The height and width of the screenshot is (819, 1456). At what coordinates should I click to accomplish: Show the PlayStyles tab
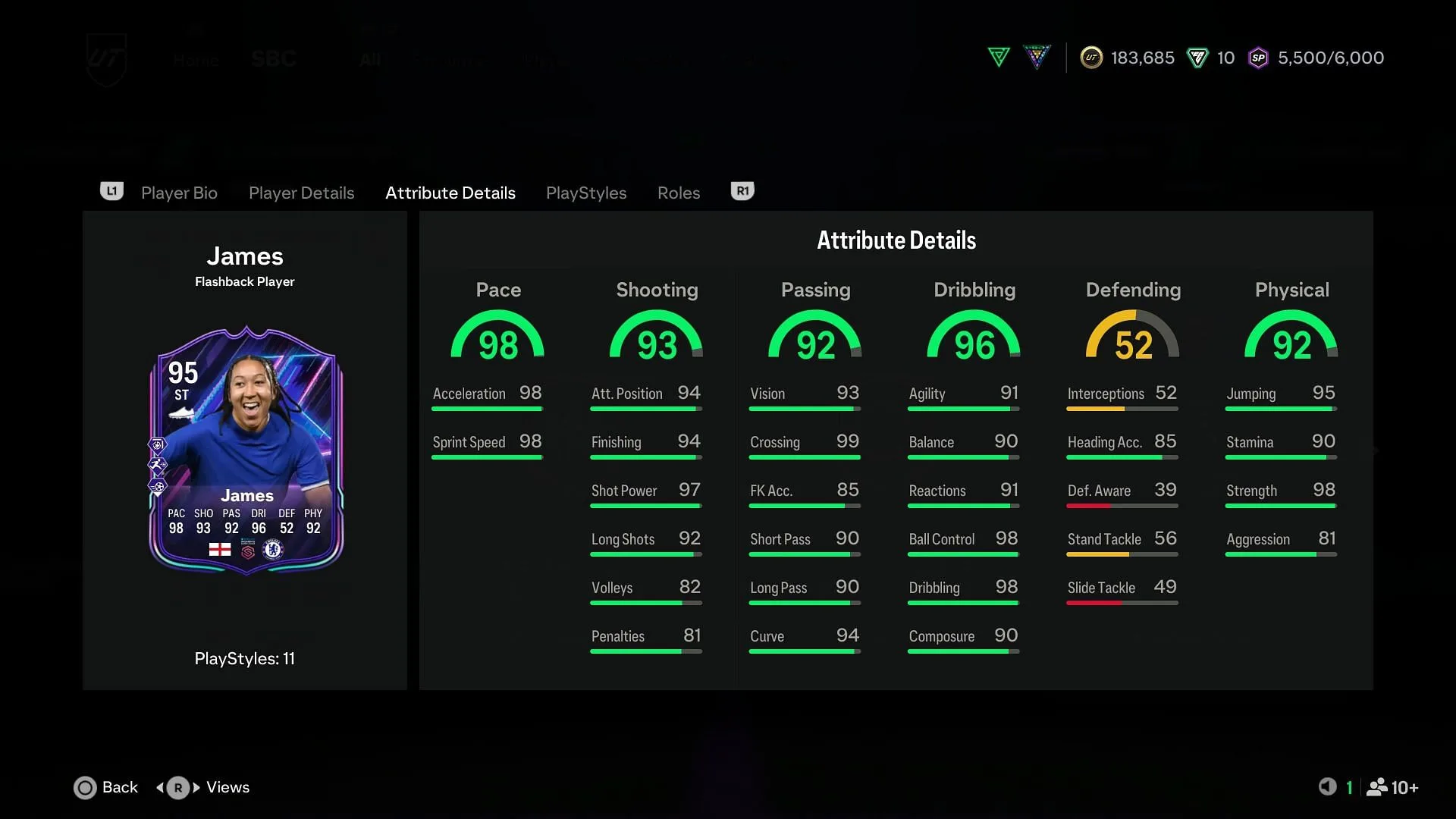coord(585,193)
